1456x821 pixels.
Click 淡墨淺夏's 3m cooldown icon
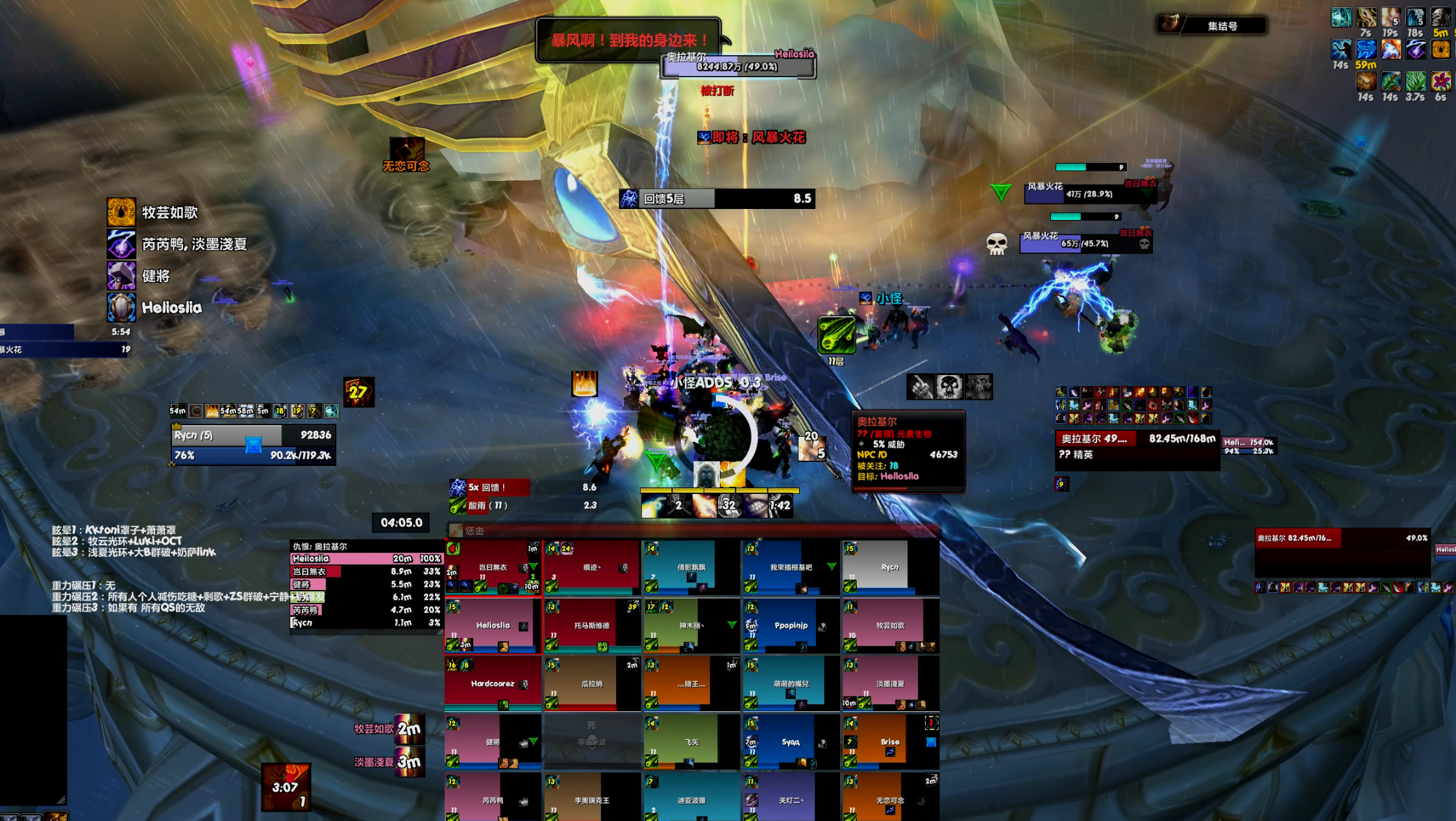click(410, 762)
